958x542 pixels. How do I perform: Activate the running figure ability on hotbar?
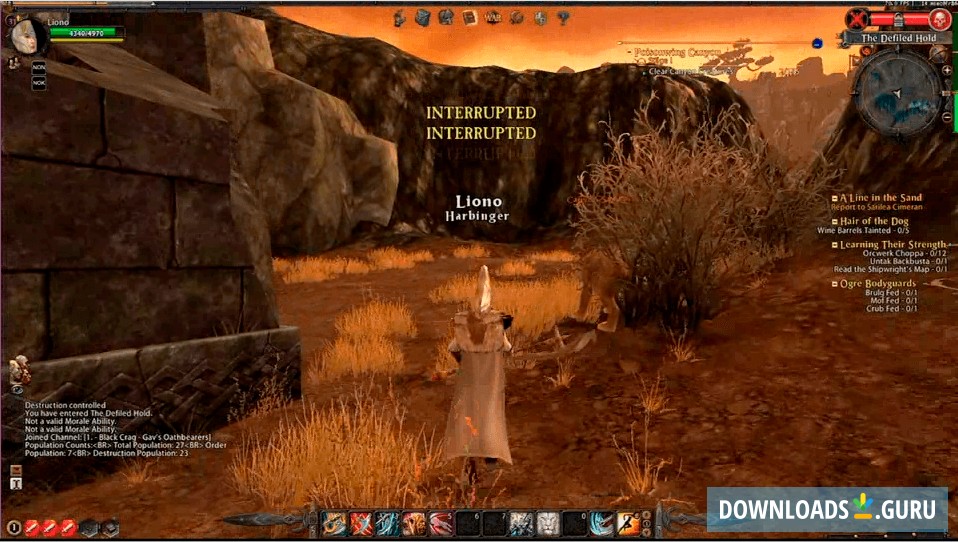628,523
